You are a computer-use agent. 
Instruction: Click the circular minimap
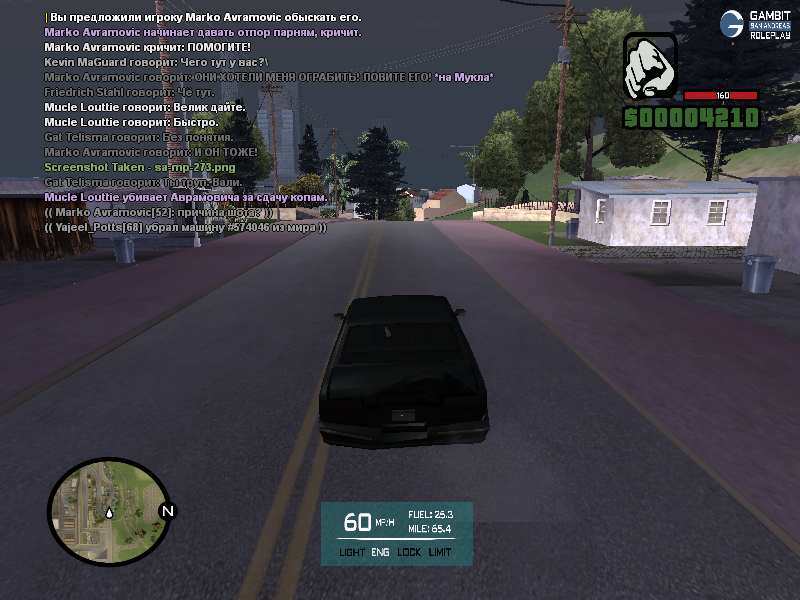[108, 510]
